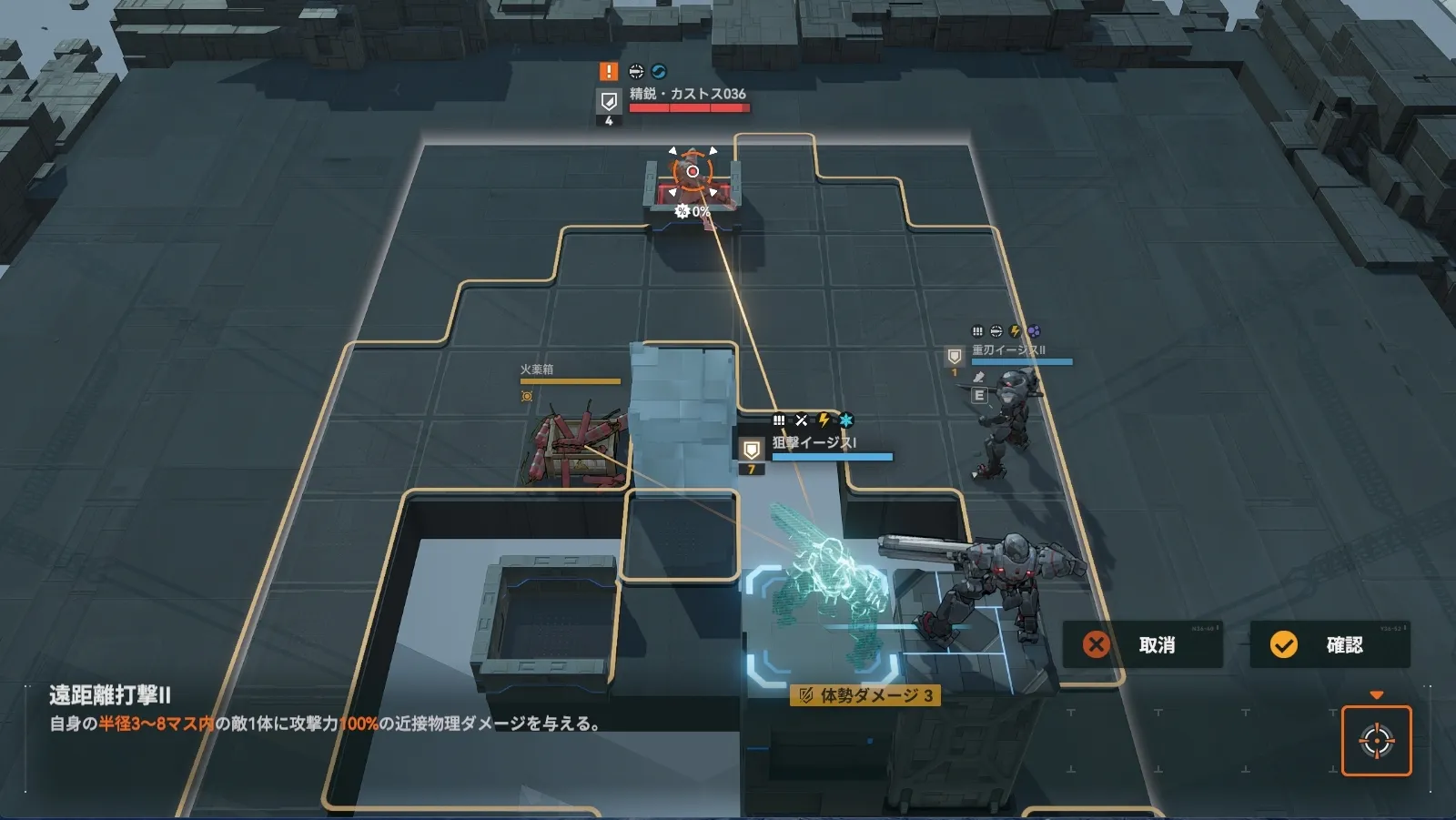Select the crosshair targeting skill icon
The height and width of the screenshot is (820, 1456).
click(1376, 741)
